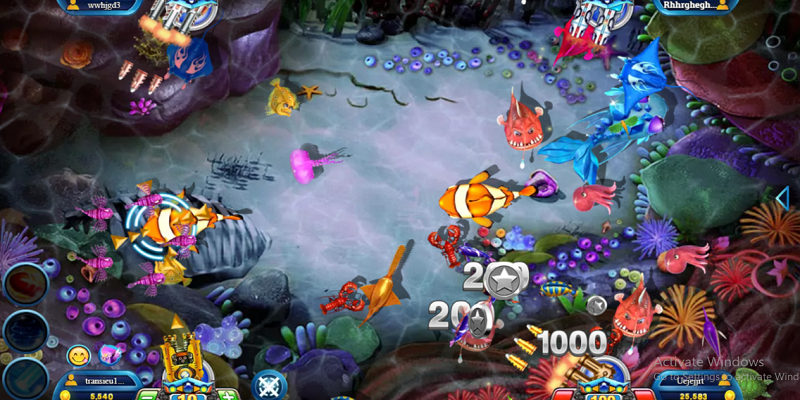Open the transaeu1 player profile panel
Image resolution: width=800 pixels, height=400 pixels.
(102, 382)
